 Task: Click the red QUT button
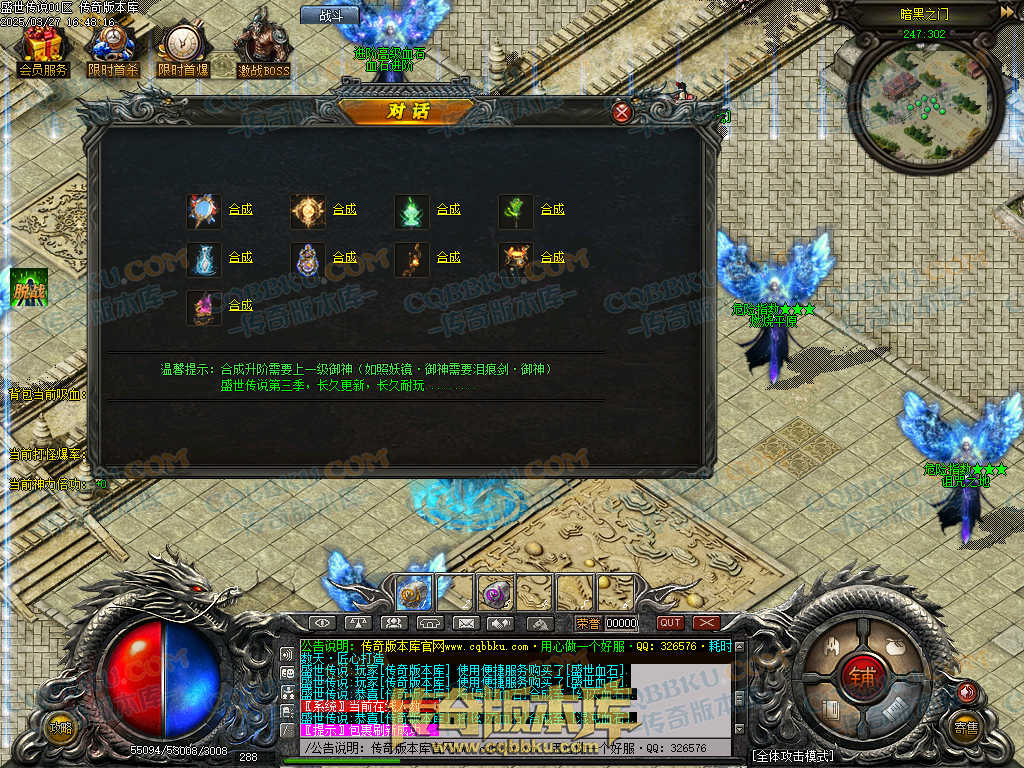(670, 623)
